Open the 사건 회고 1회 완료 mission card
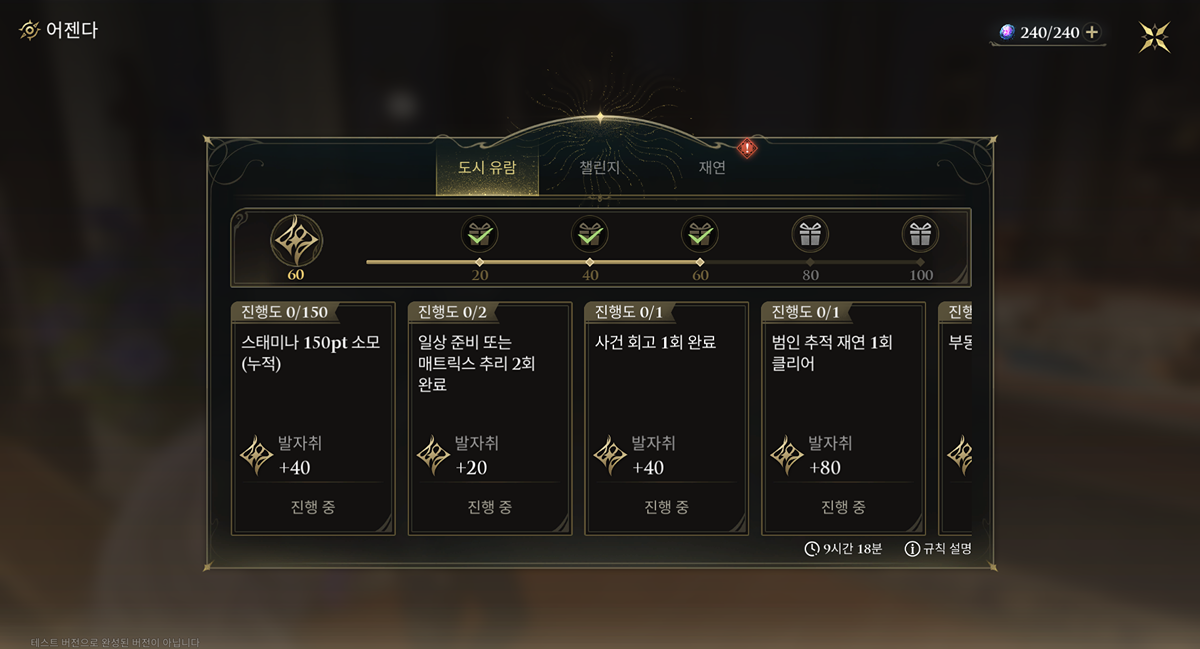This screenshot has height=649, width=1200. [667, 418]
